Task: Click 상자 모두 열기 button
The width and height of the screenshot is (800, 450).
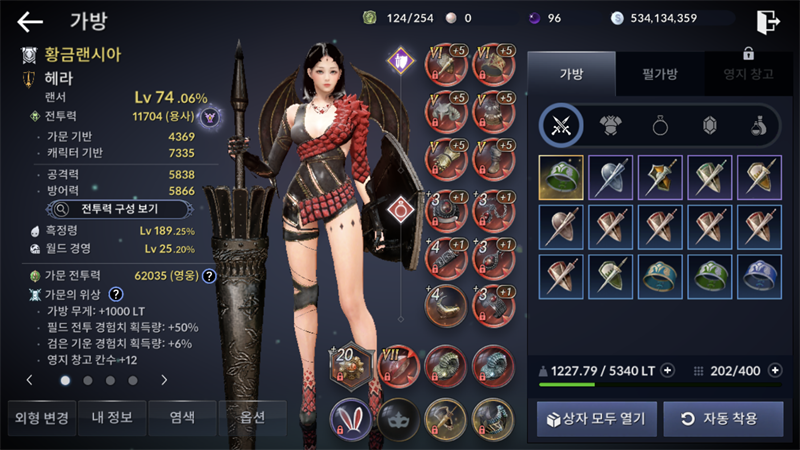Action: point(598,418)
